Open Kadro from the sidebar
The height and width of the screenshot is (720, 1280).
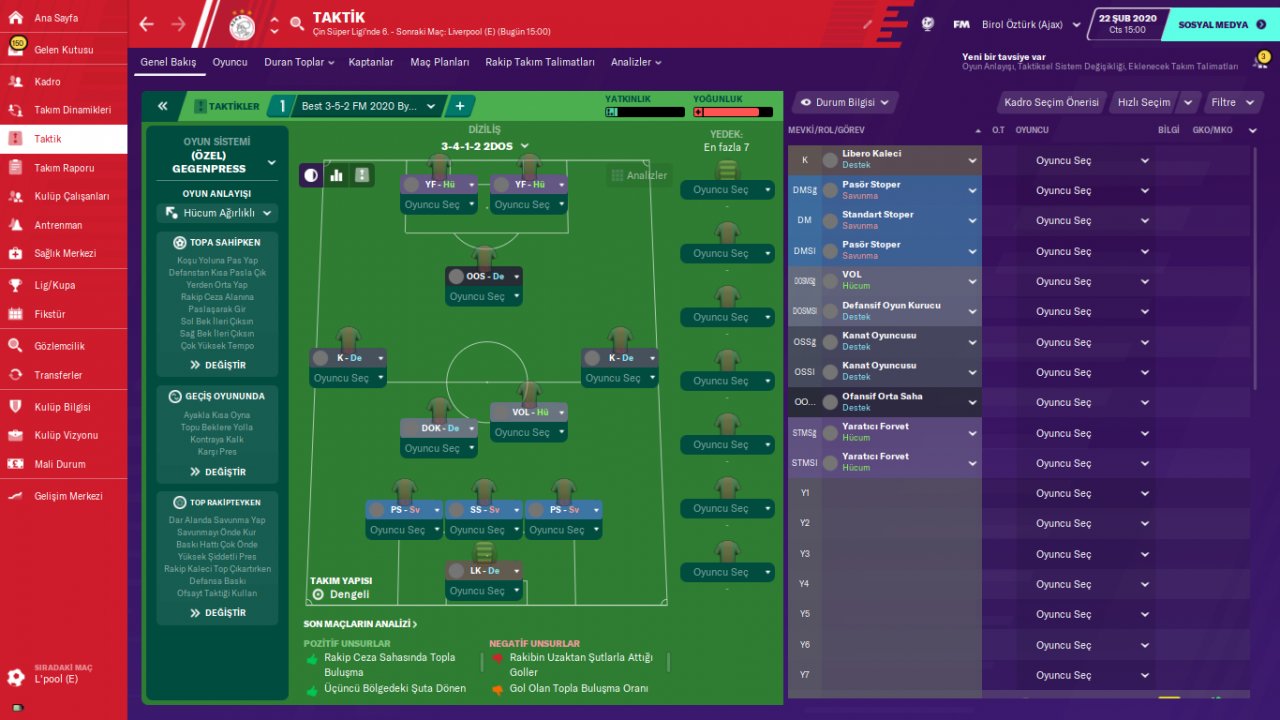pyautogui.click(x=47, y=82)
